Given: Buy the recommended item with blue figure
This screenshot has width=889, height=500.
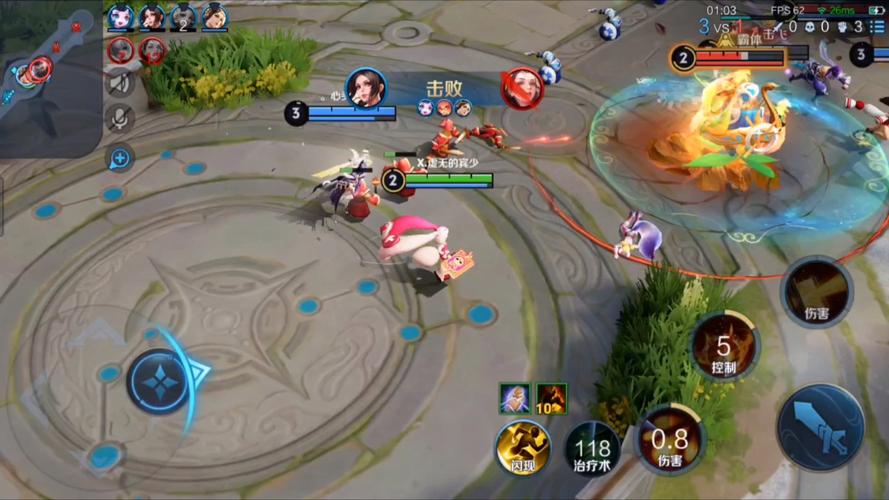Looking at the screenshot, I should click(x=514, y=398).
